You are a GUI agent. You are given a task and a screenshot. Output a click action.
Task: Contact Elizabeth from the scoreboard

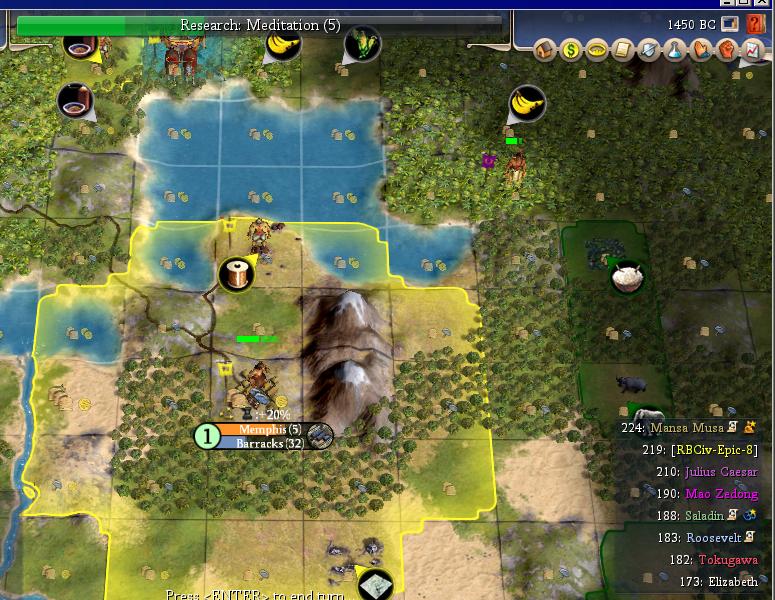click(x=732, y=582)
